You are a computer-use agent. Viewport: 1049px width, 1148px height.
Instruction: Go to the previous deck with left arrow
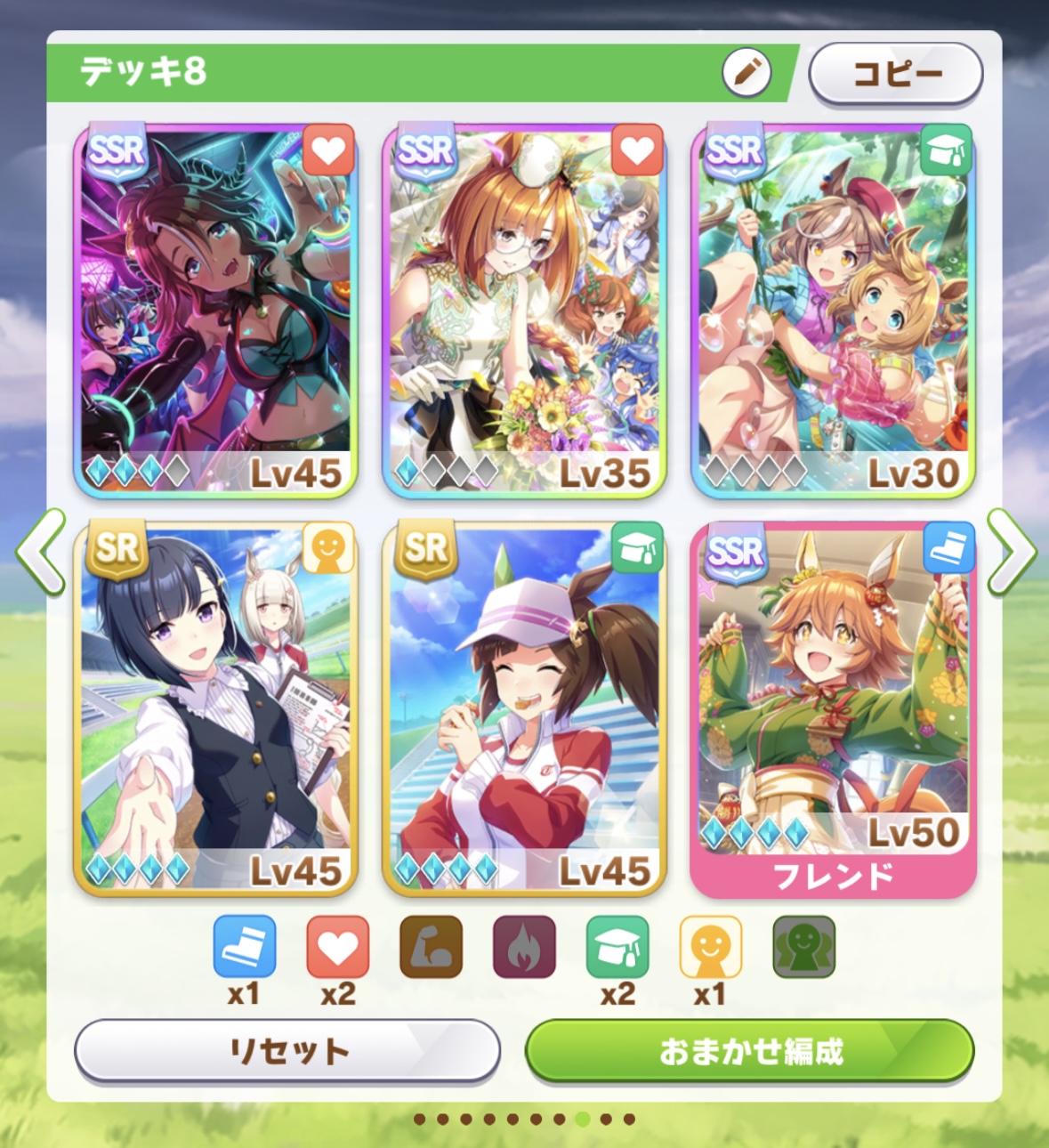[x=41, y=552]
